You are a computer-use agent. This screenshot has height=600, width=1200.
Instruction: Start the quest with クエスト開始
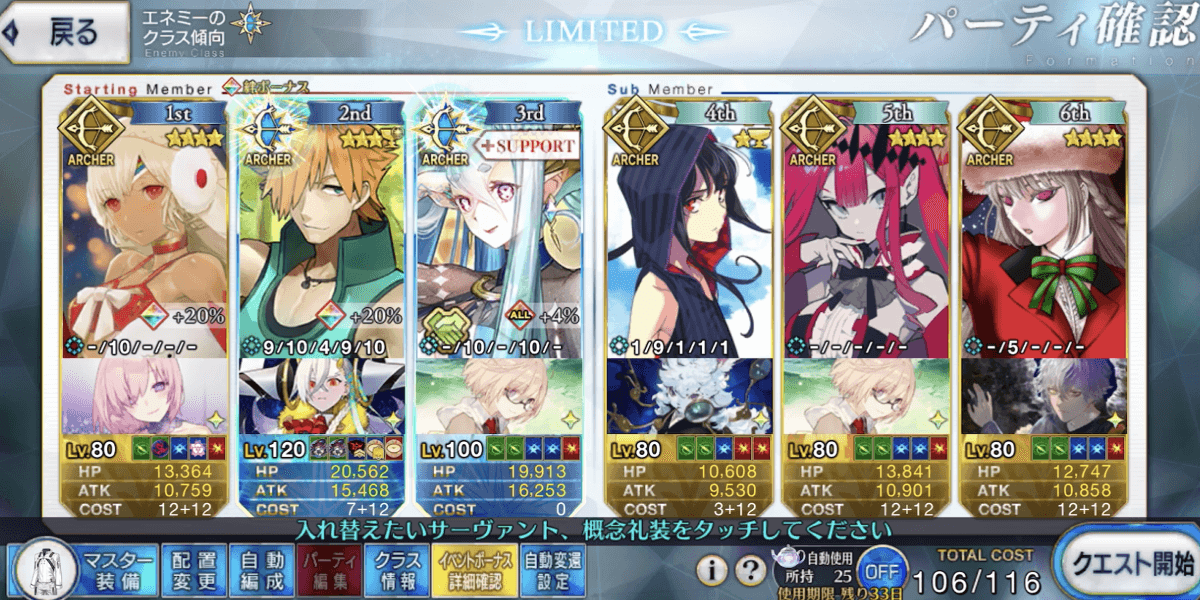click(1130, 564)
